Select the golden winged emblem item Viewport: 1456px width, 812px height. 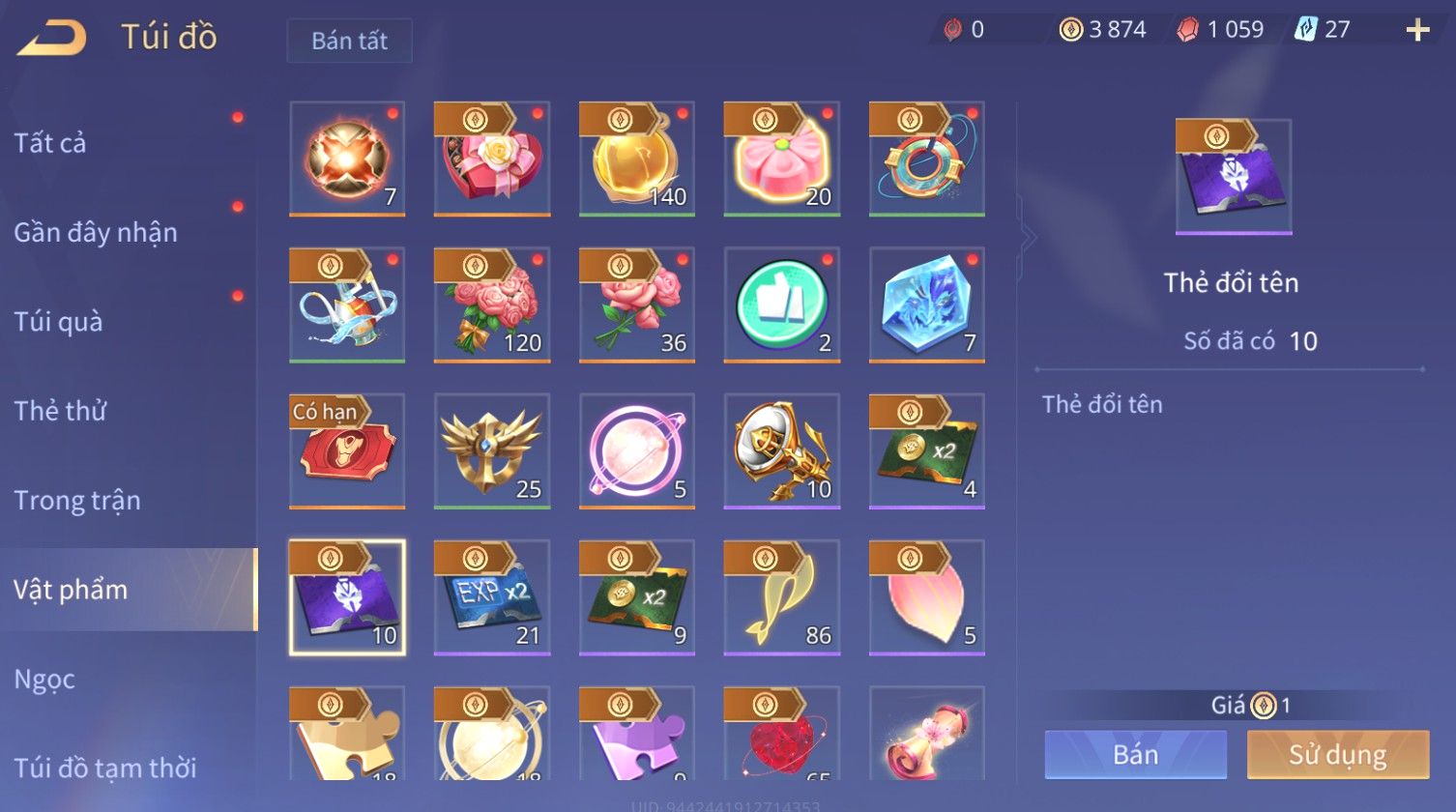point(492,450)
